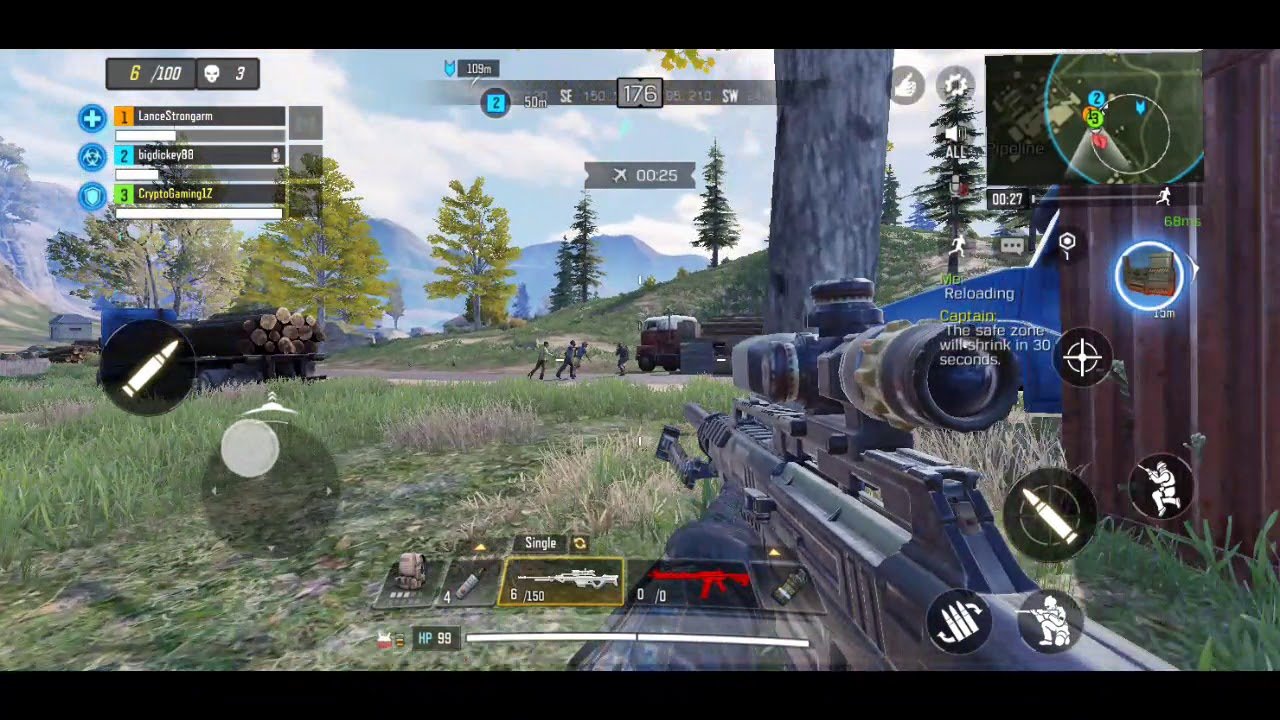This screenshot has width=1280, height=720.
Task: Open the settings gear icon
Action: point(956,86)
